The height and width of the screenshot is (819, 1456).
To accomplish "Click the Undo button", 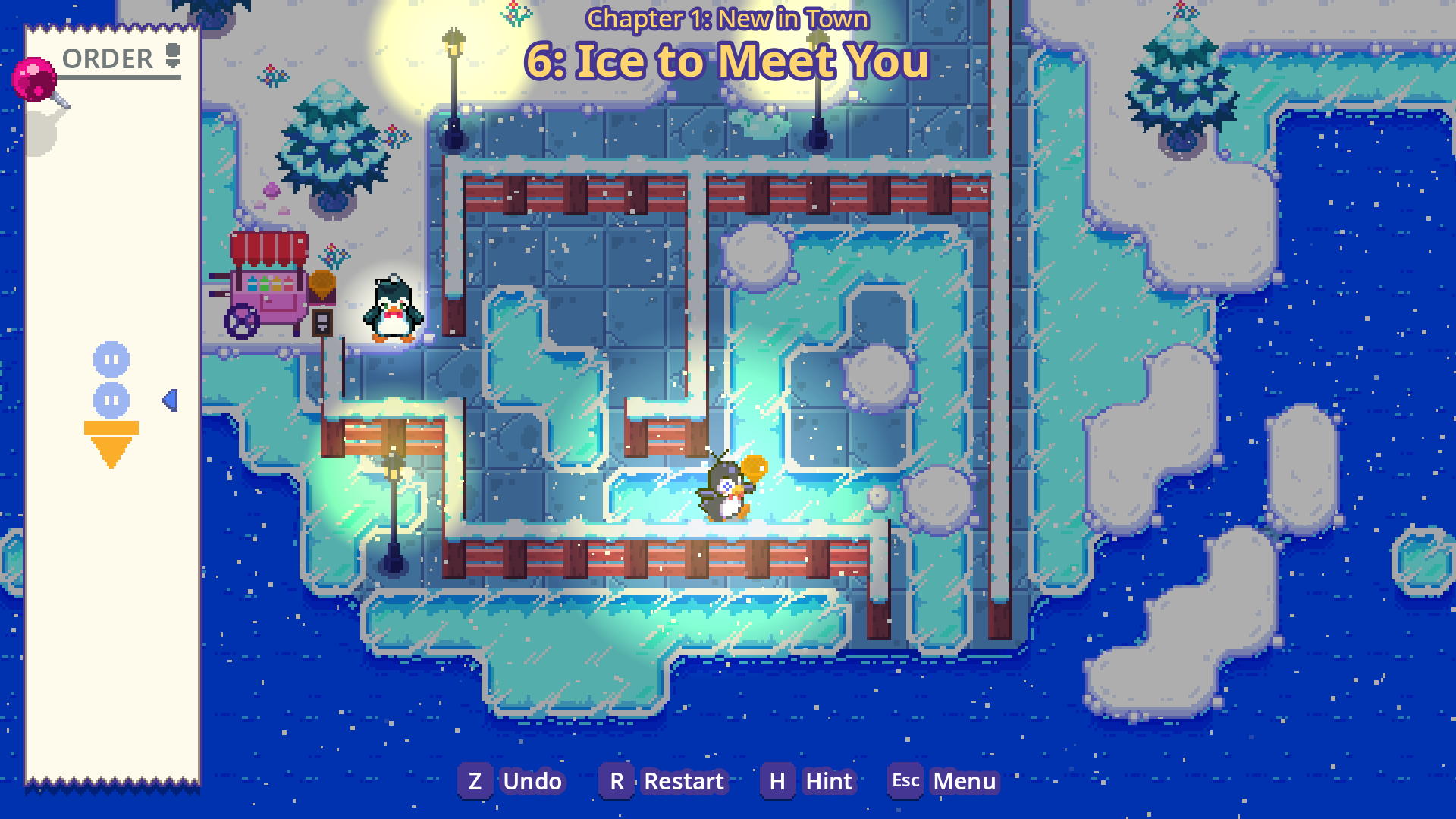I will pyautogui.click(x=513, y=781).
